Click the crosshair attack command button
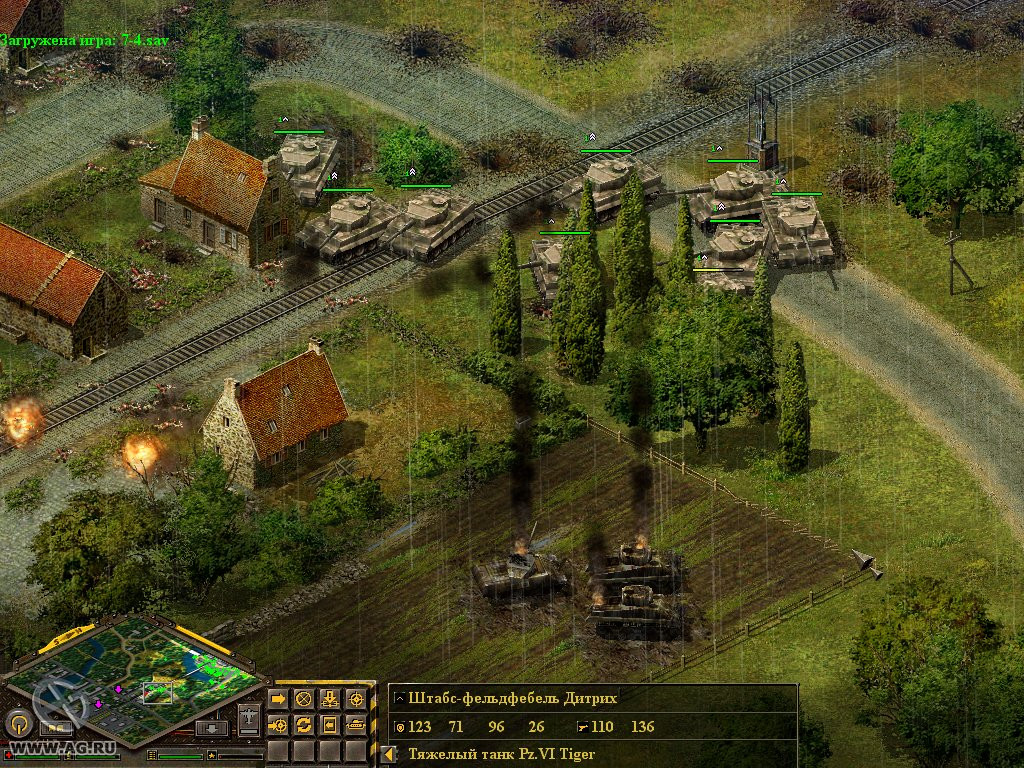The height and width of the screenshot is (768, 1024). coord(355,699)
